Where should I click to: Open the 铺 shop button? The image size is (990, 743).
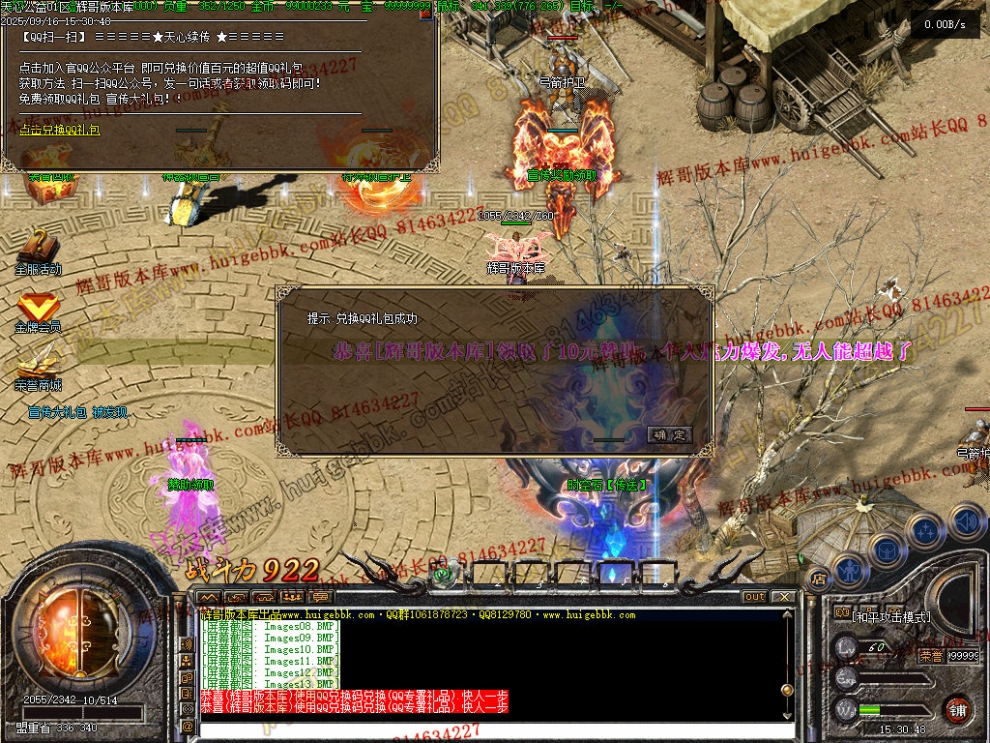click(958, 710)
